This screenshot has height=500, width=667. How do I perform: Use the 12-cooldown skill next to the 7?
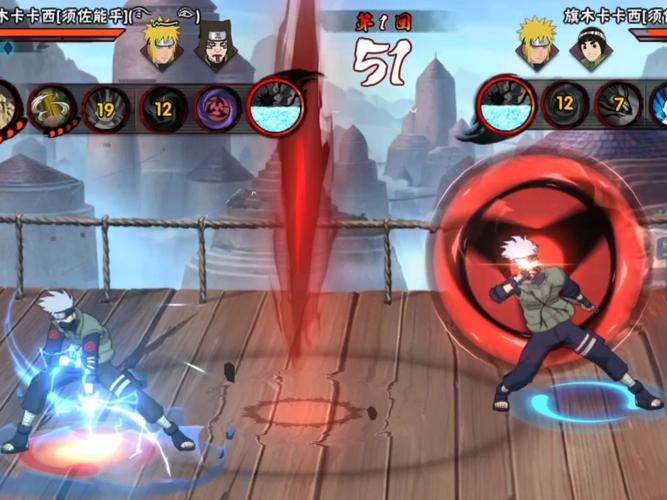[x=565, y=104]
